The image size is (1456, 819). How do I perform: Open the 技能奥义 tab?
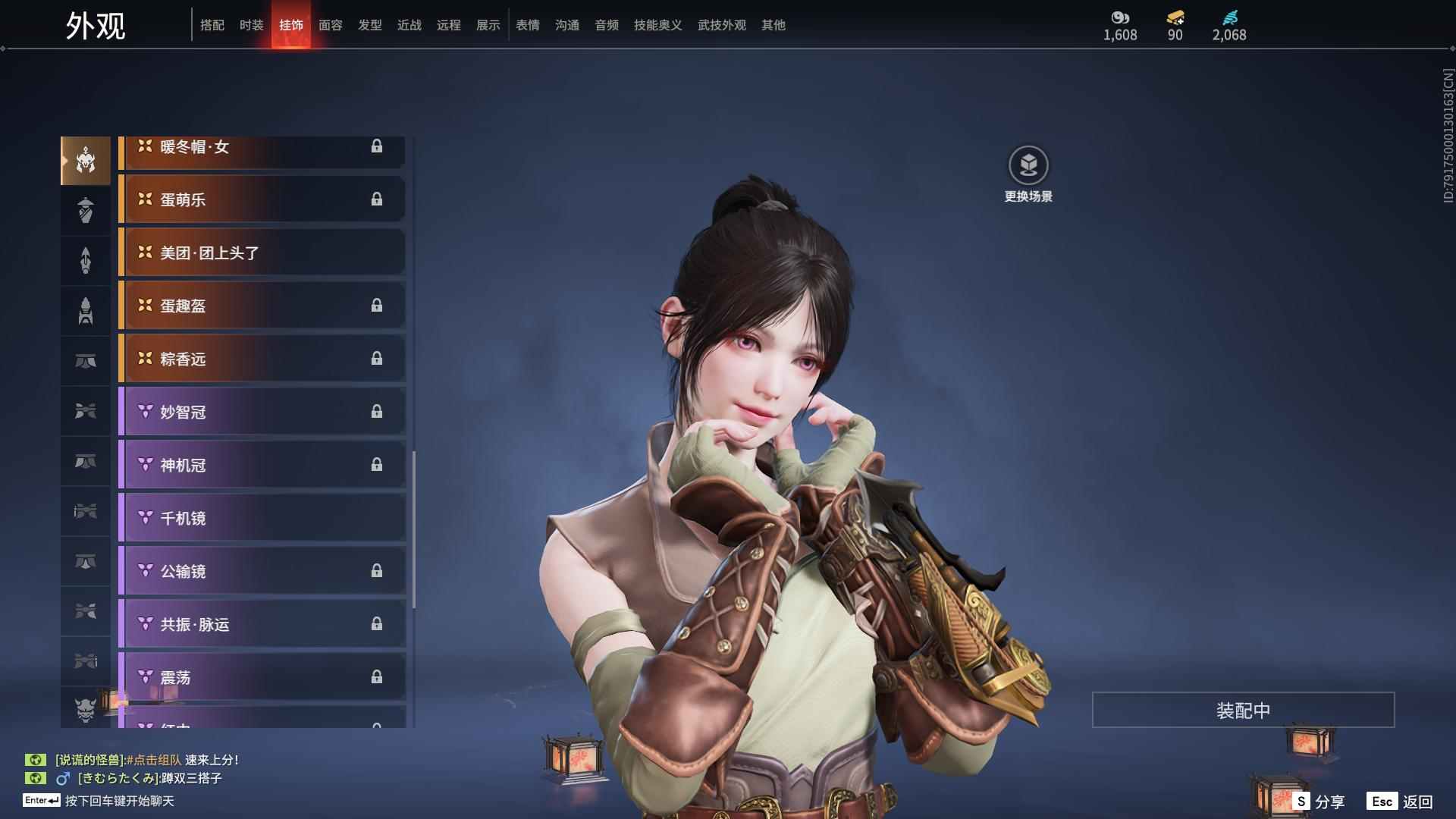point(658,25)
